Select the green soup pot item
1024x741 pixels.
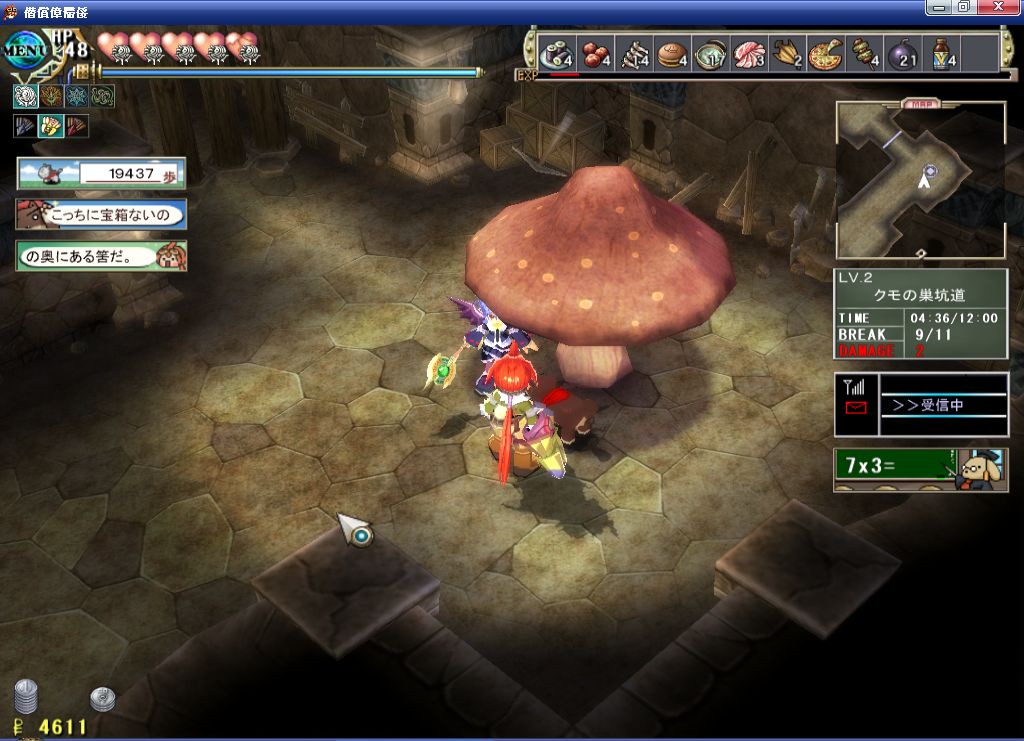[x=712, y=53]
